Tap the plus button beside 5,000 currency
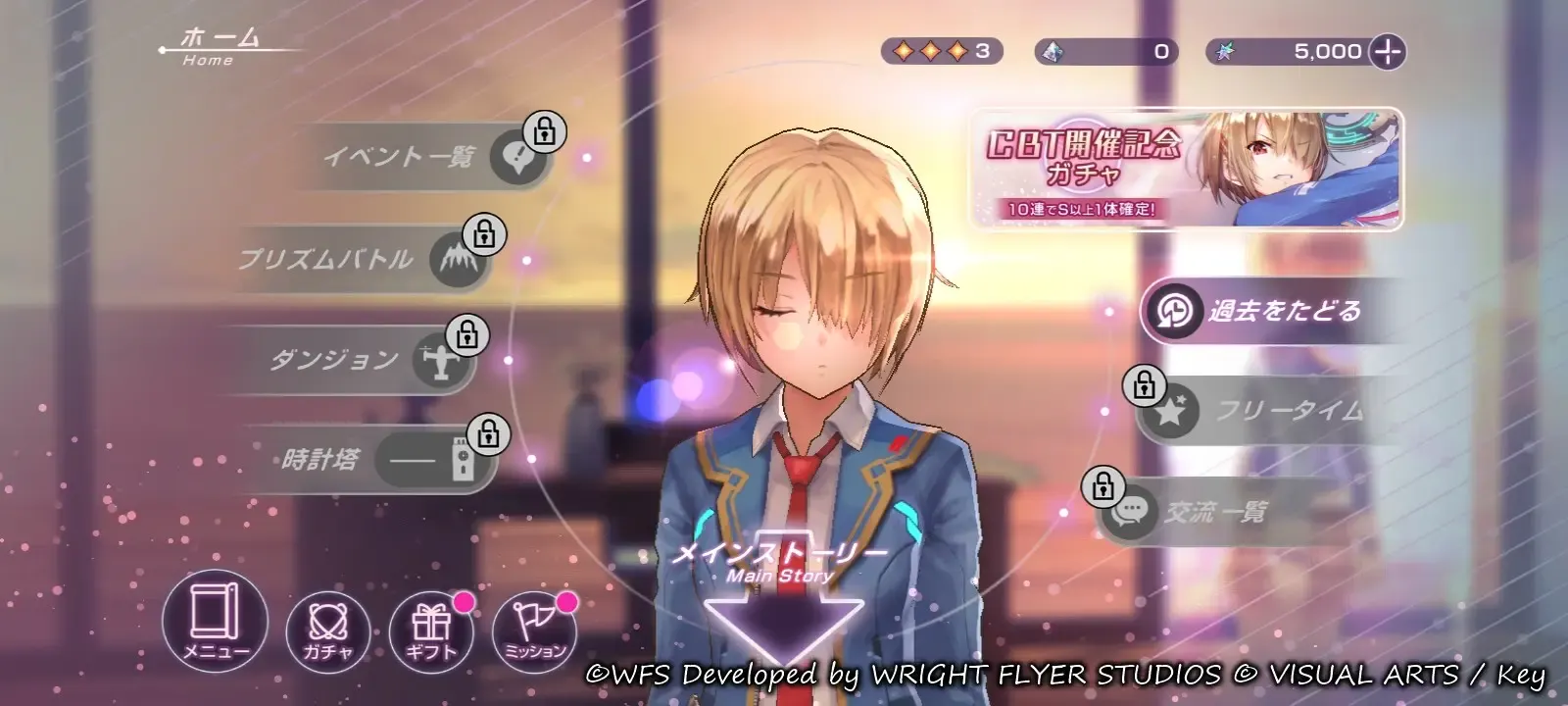This screenshot has width=1568, height=706. tap(1387, 51)
